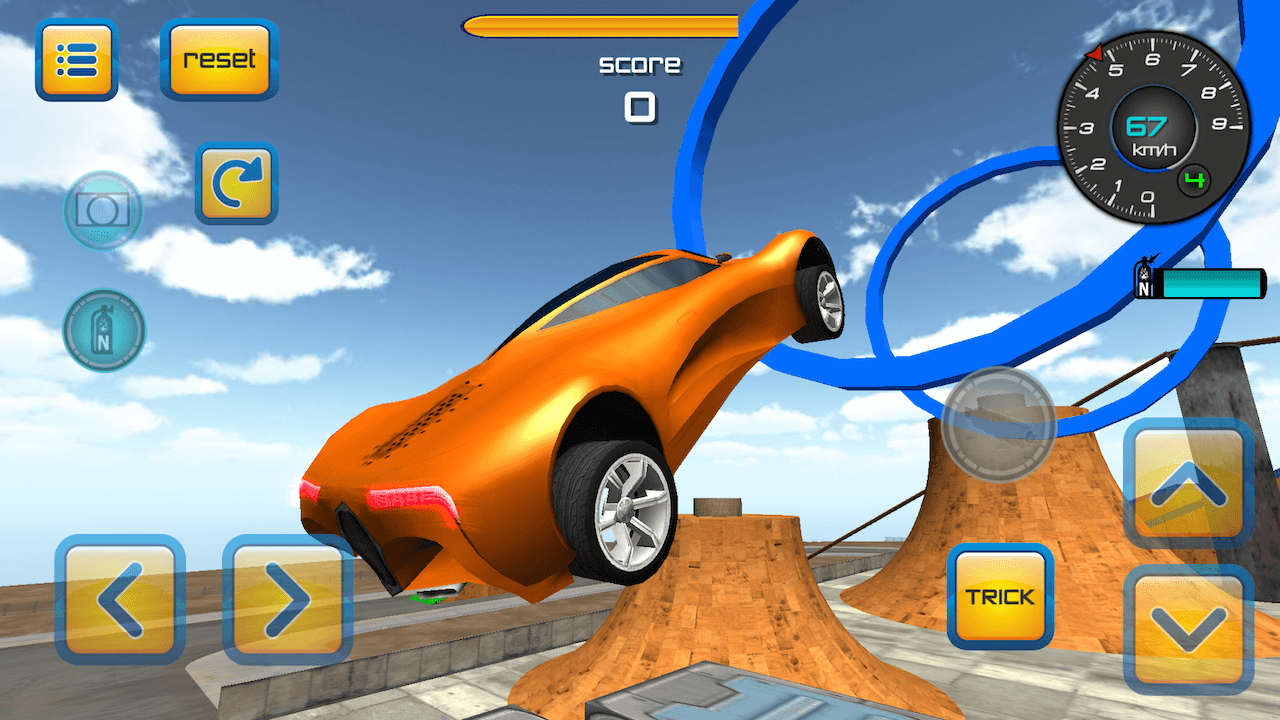Activate the nitro boost bottle icon

click(103, 330)
